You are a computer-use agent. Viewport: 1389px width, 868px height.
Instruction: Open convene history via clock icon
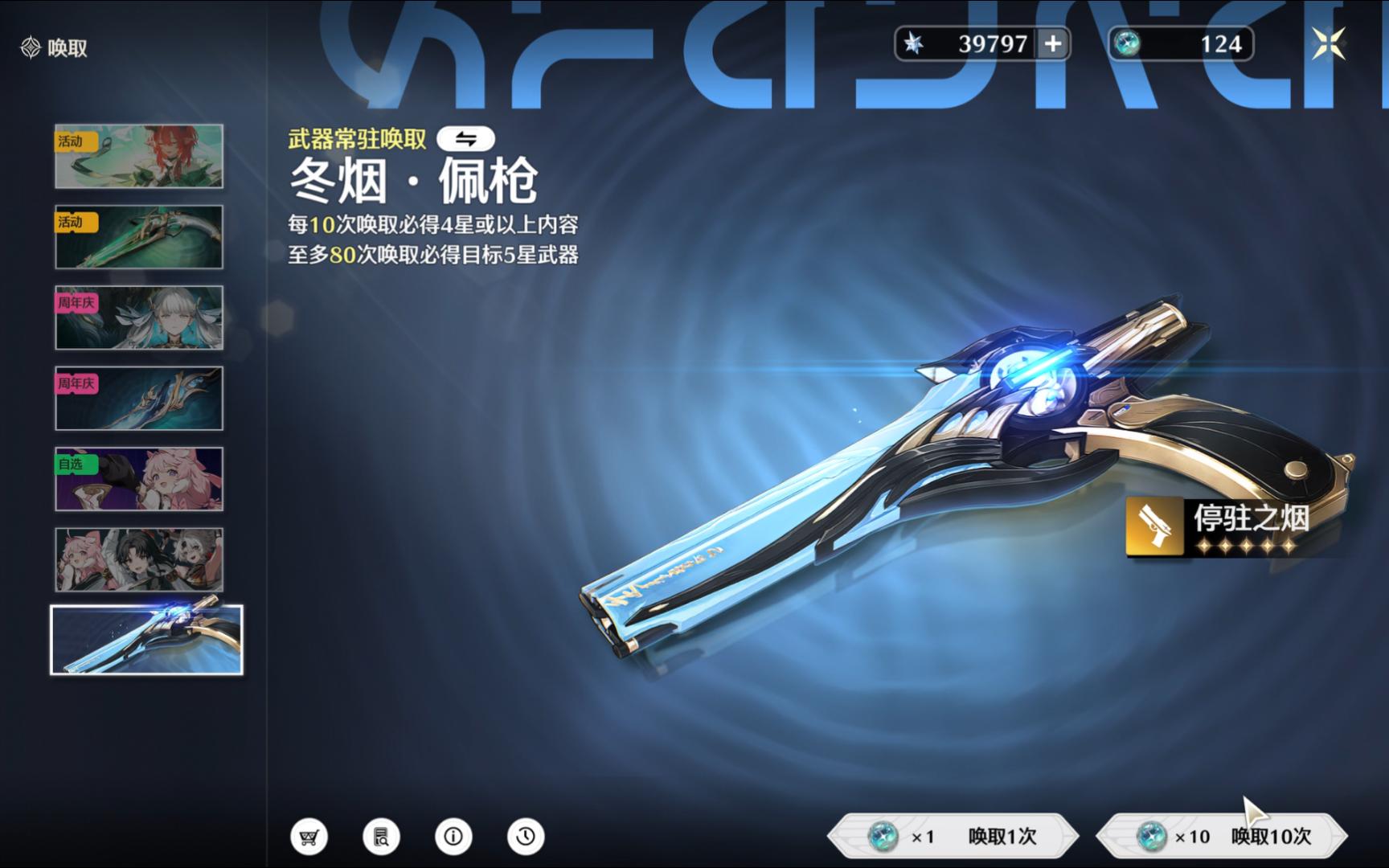pyautogui.click(x=525, y=836)
